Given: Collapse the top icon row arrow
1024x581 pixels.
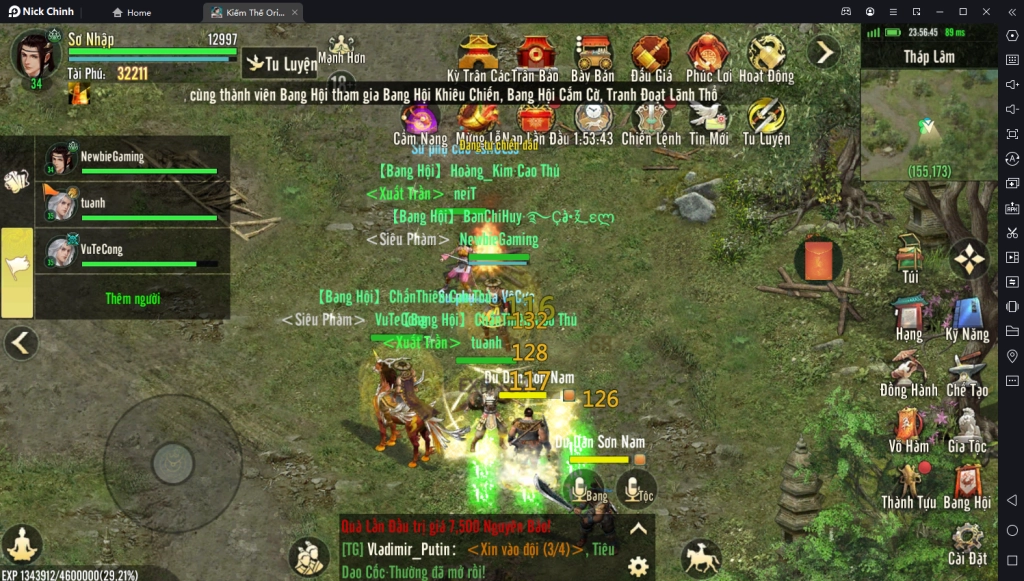Looking at the screenshot, I should (x=823, y=51).
